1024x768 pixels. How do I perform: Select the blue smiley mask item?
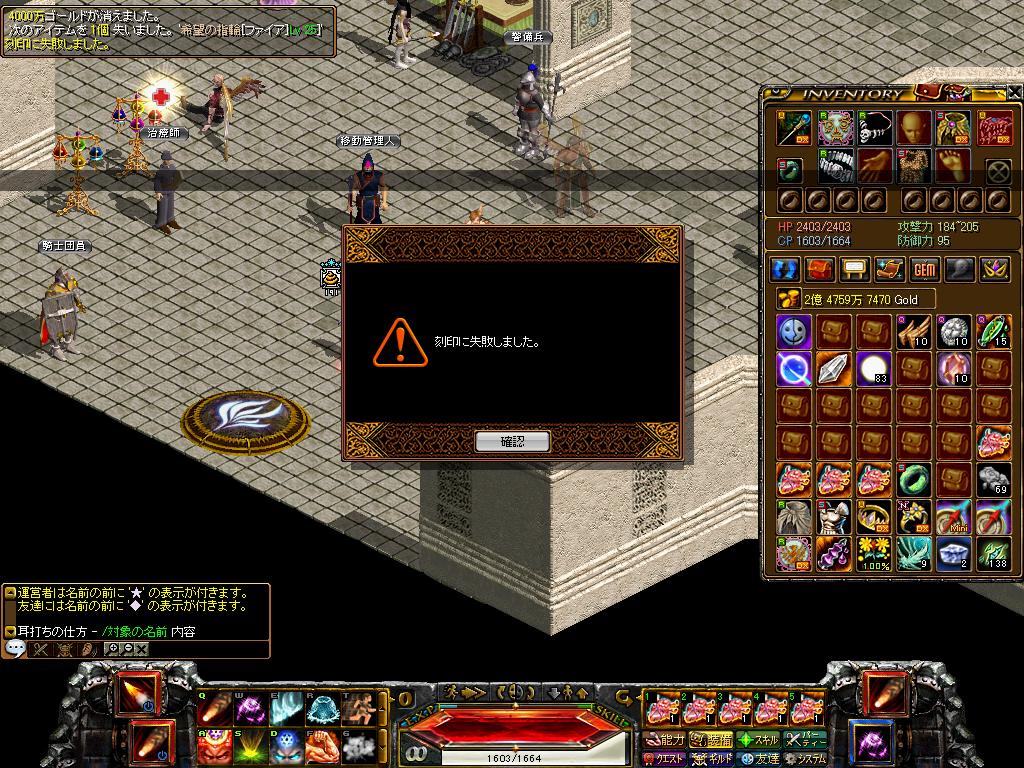tap(793, 331)
